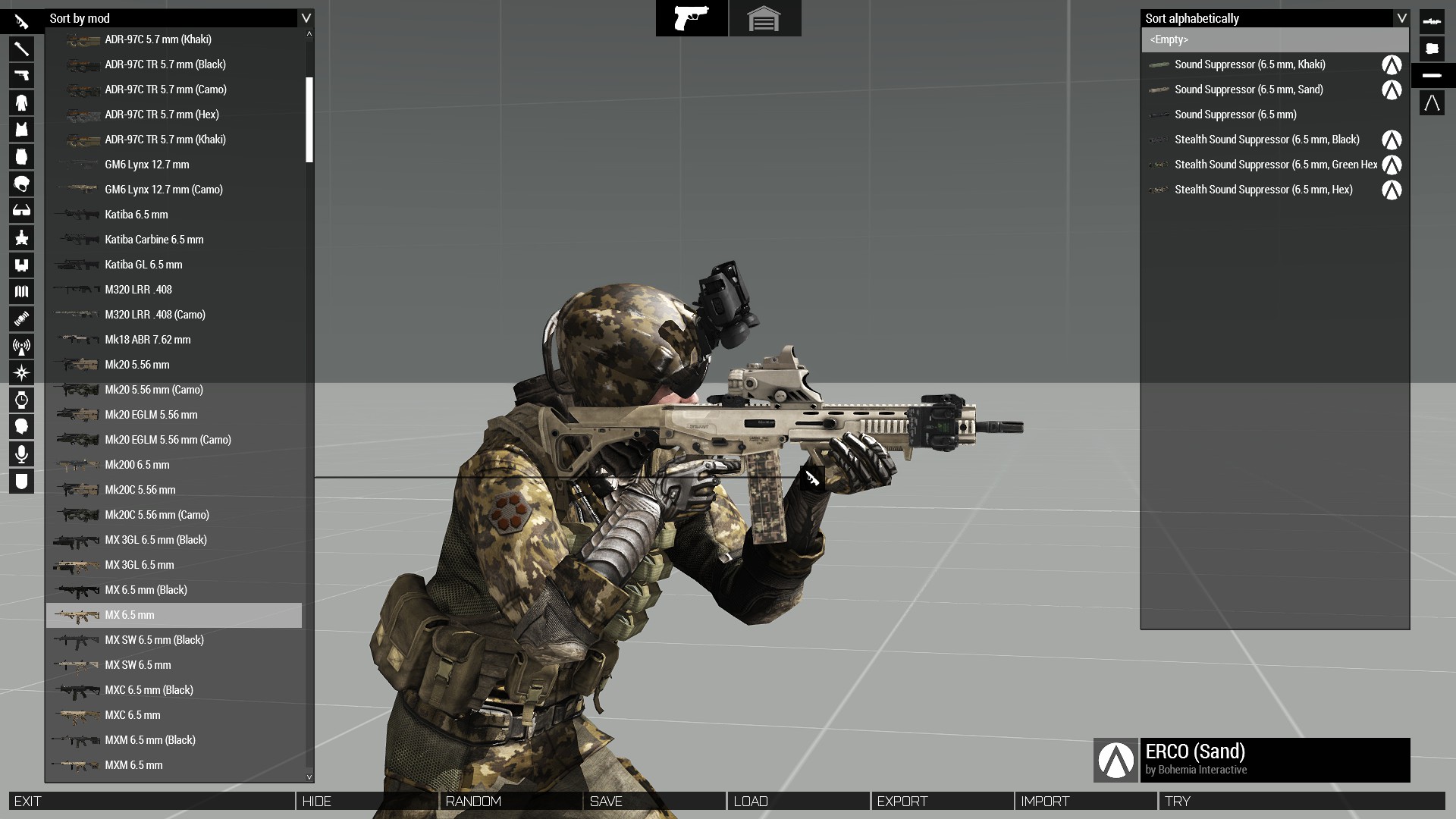Image resolution: width=1456 pixels, height=819 pixels.
Task: Open the insignia star icon
Action: (x=22, y=237)
